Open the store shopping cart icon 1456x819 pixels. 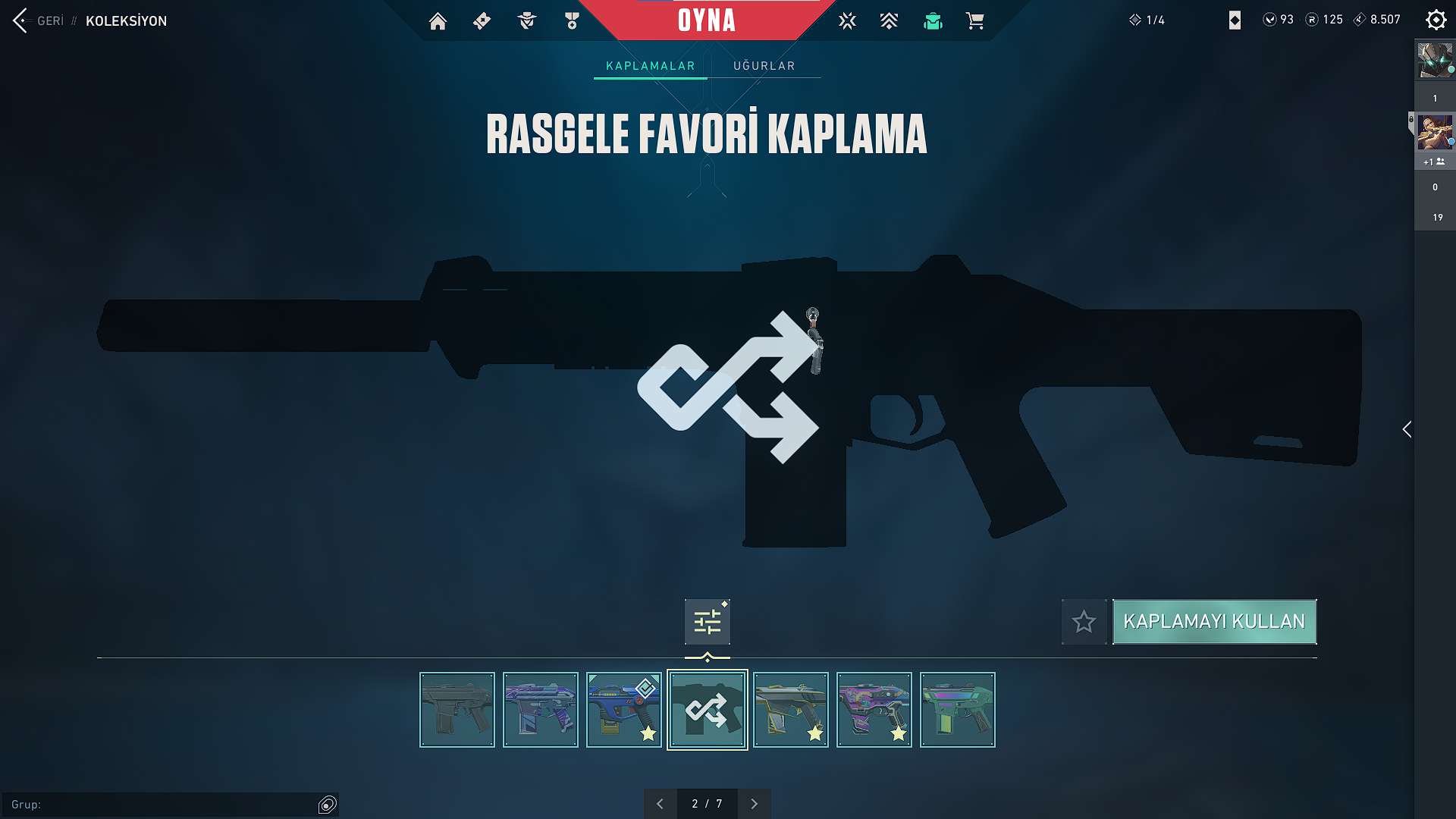coord(975,21)
